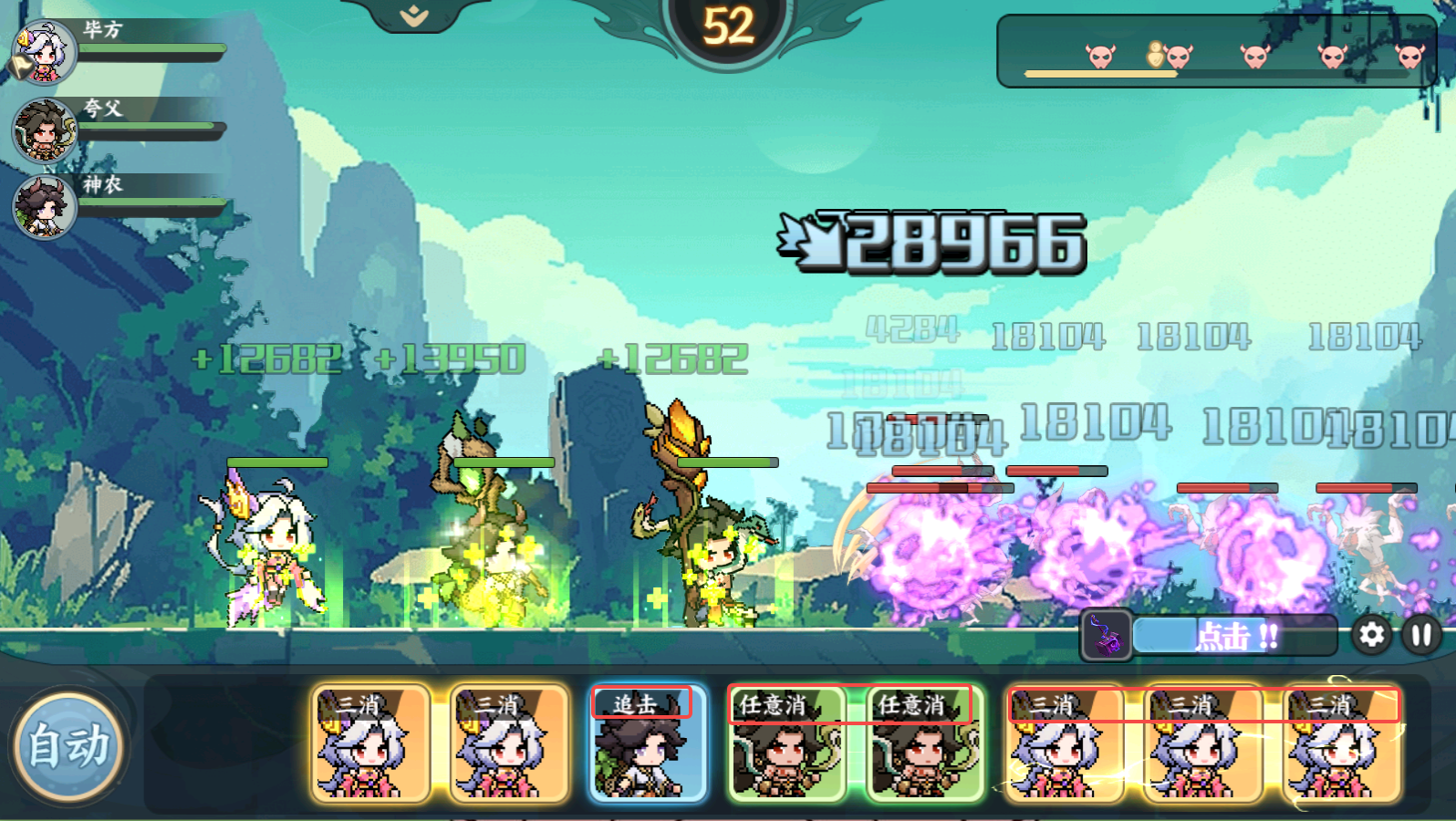The height and width of the screenshot is (821, 1456).
Task: Tap the 点击!! ultimate skill bar
Action: [1234, 636]
